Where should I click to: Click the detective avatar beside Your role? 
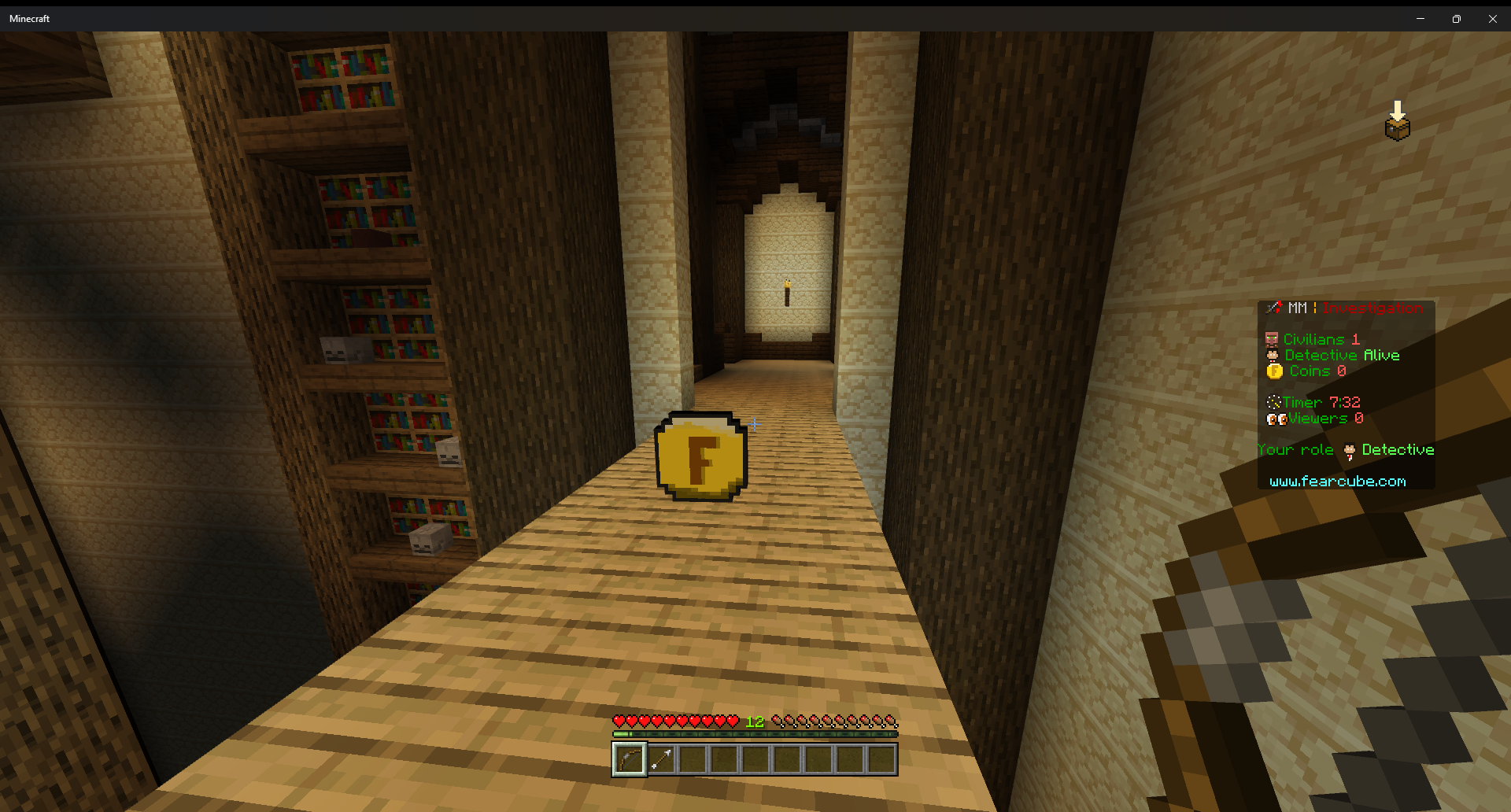pos(1348,449)
